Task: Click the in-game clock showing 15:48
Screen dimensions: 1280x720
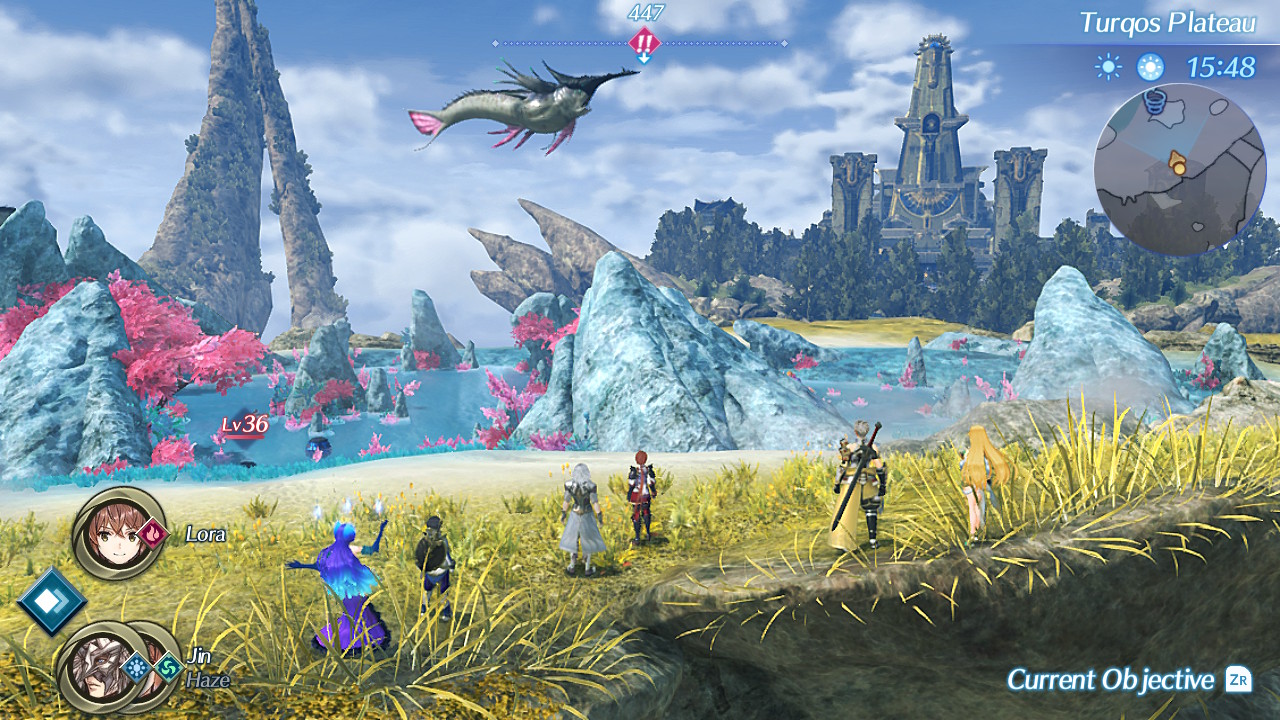Action: click(x=1221, y=67)
